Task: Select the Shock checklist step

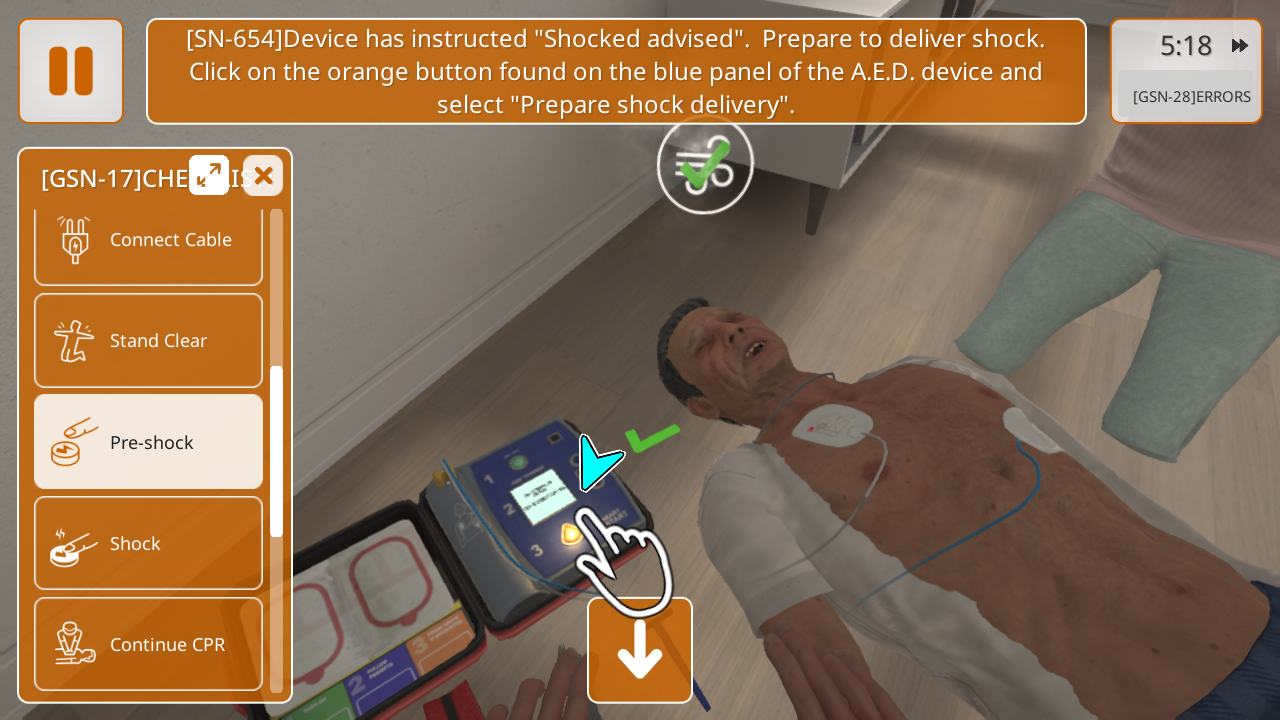Action: [148, 543]
